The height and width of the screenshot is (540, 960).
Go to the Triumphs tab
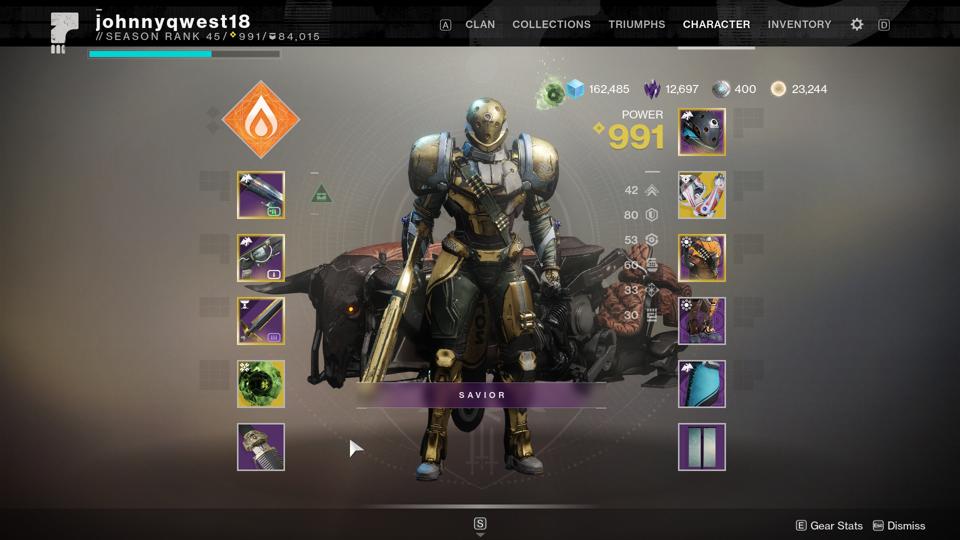pyautogui.click(x=639, y=24)
